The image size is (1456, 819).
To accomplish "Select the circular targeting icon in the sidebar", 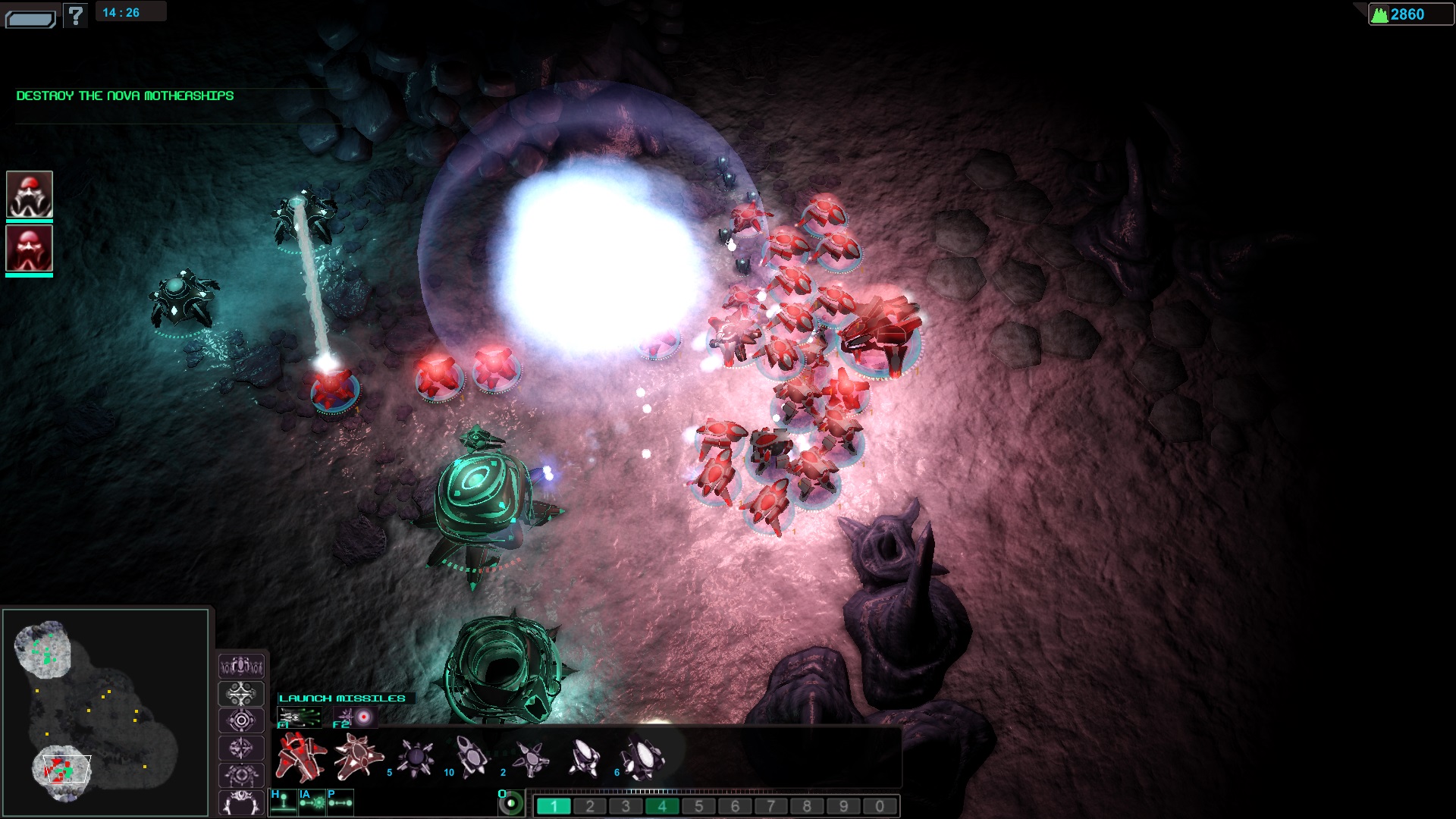I will coord(241,720).
